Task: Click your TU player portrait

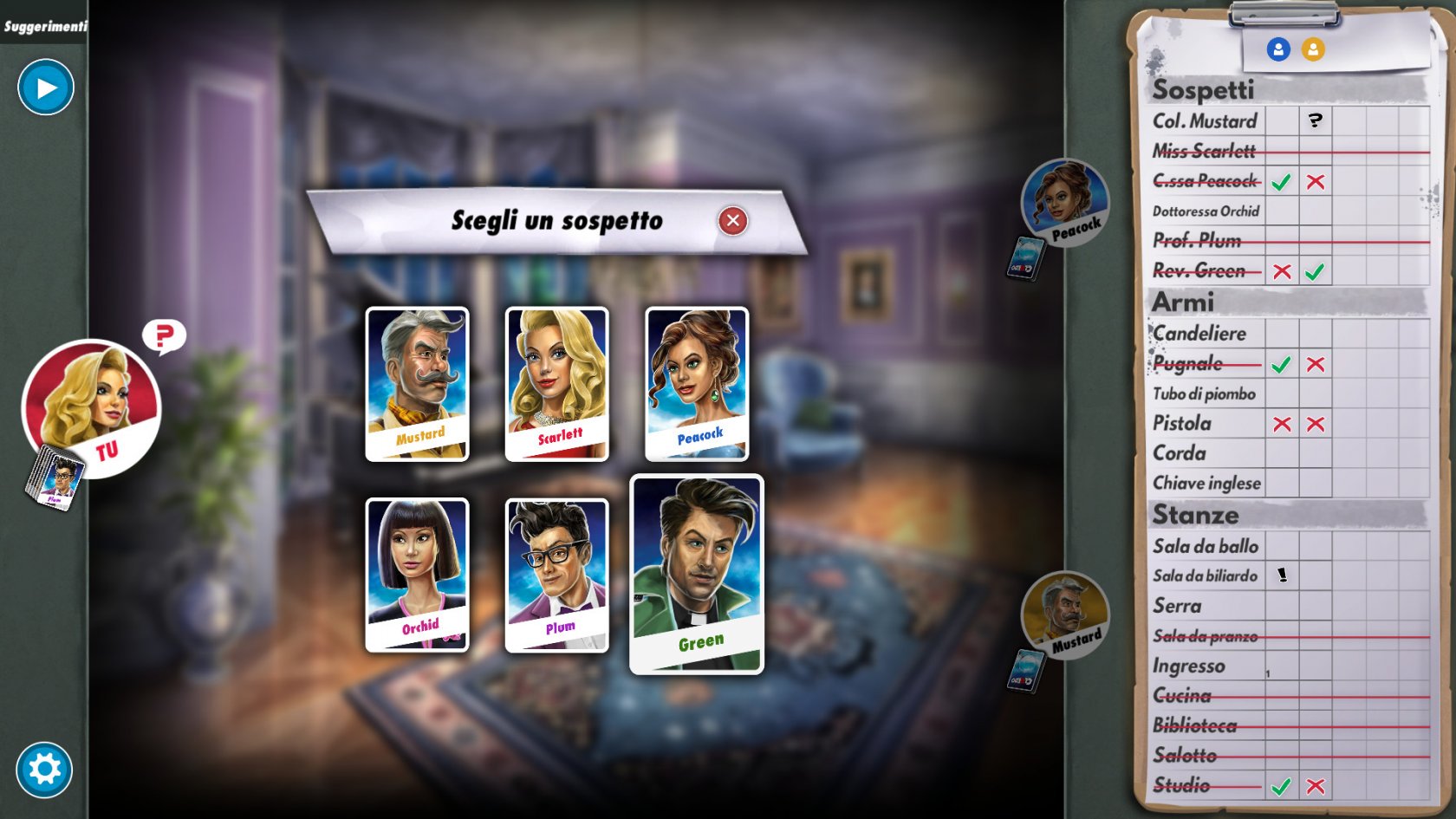Action: 92,407
